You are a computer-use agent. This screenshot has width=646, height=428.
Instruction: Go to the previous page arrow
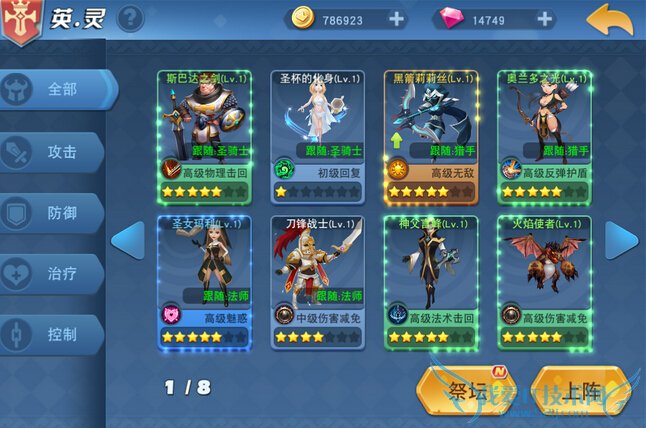128,240
